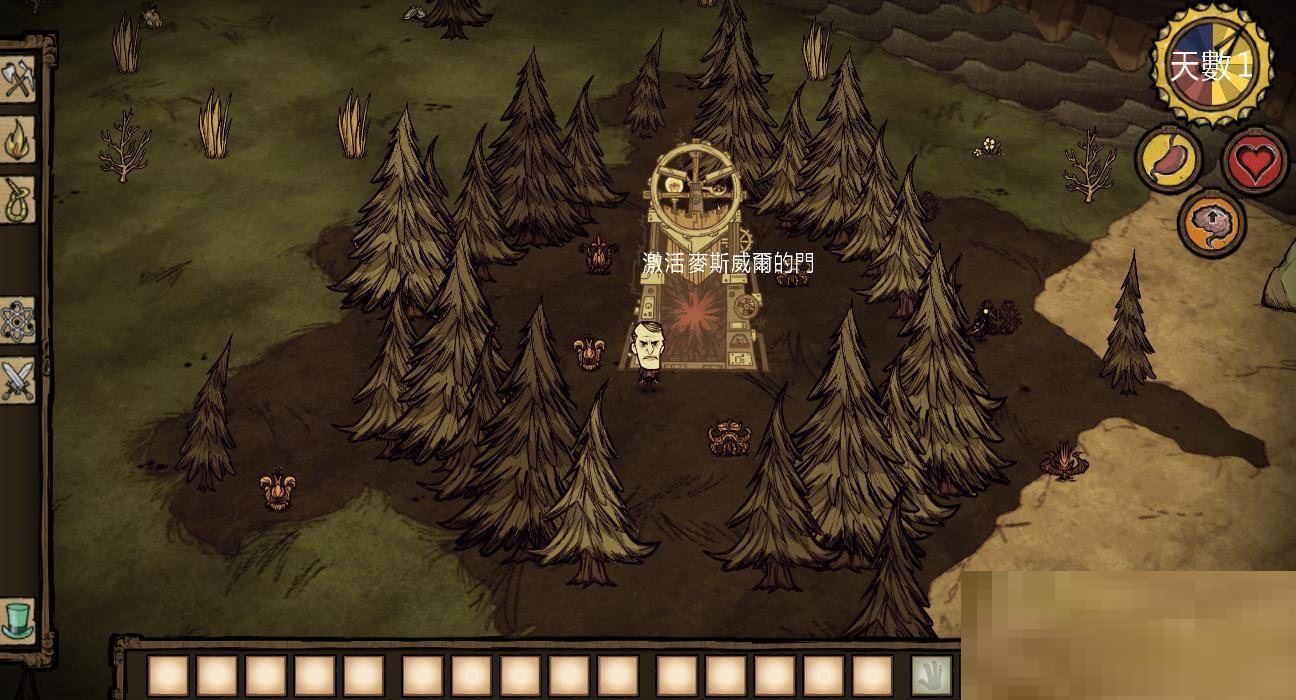Switch to the Science tab with atom icon

coord(18,320)
